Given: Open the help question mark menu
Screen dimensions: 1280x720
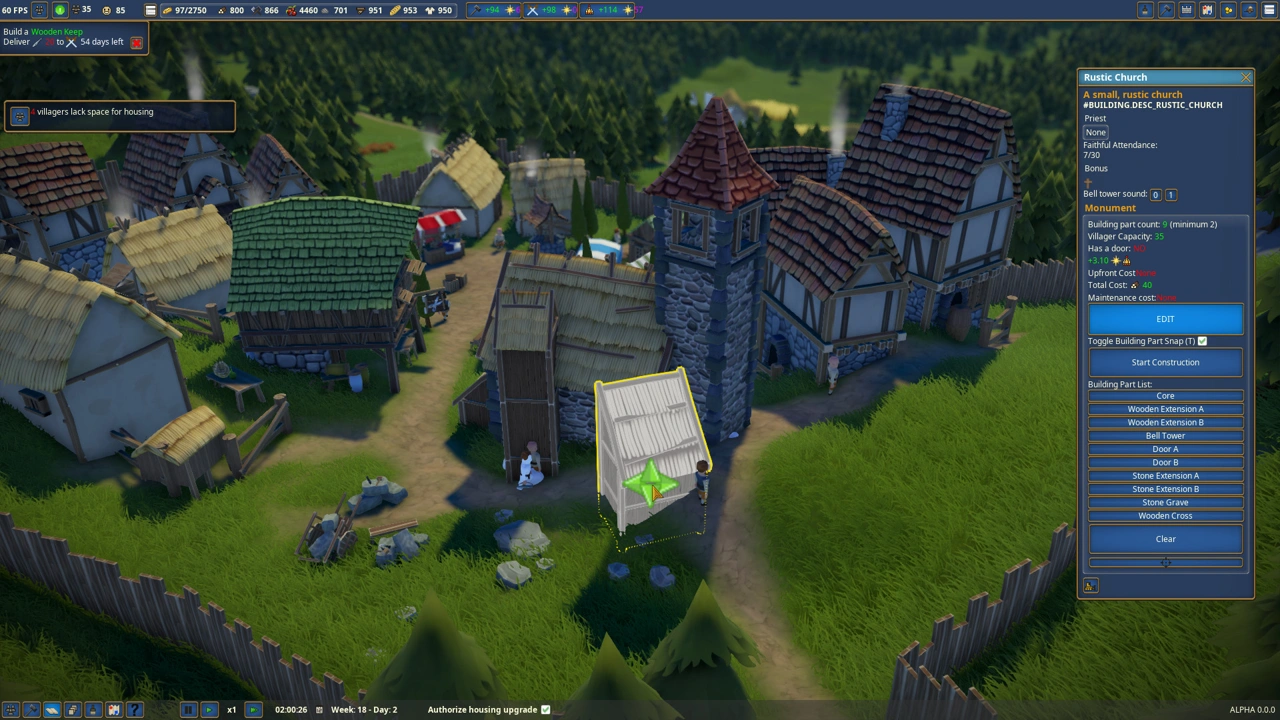Looking at the screenshot, I should click(x=135, y=710).
